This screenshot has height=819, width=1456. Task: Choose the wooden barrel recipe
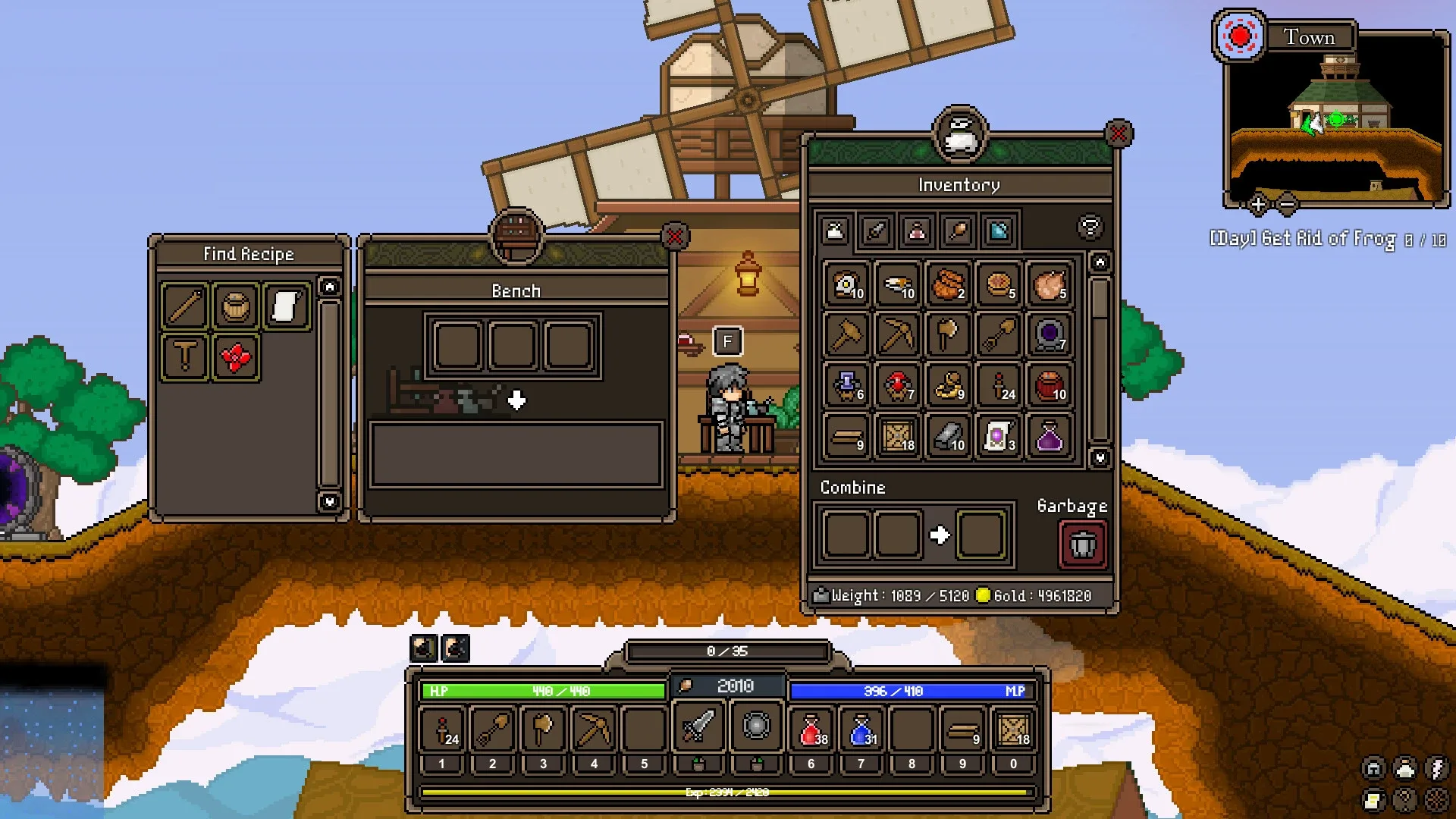point(235,306)
